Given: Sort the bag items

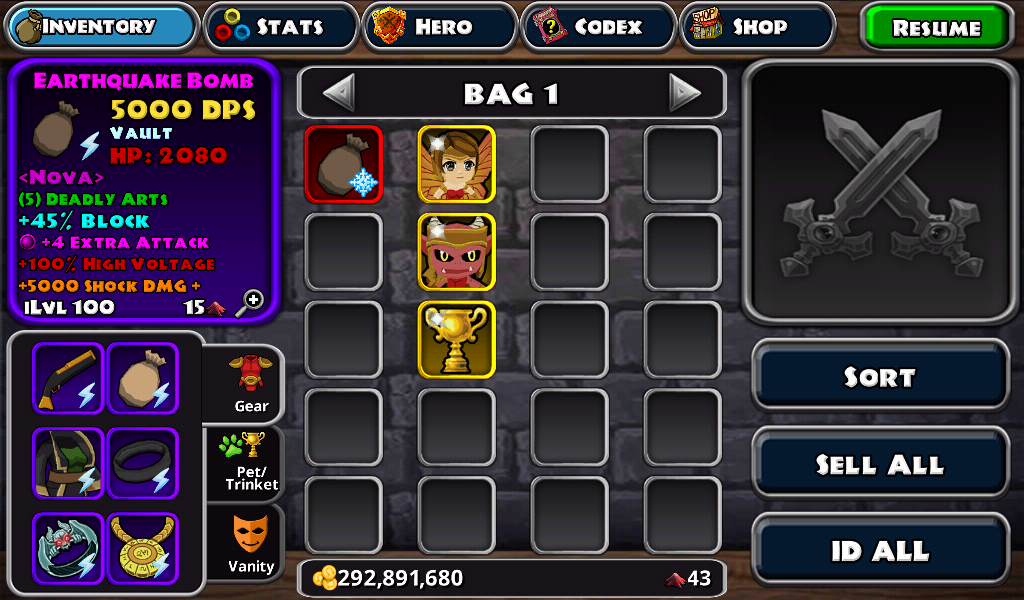Looking at the screenshot, I should tap(880, 377).
